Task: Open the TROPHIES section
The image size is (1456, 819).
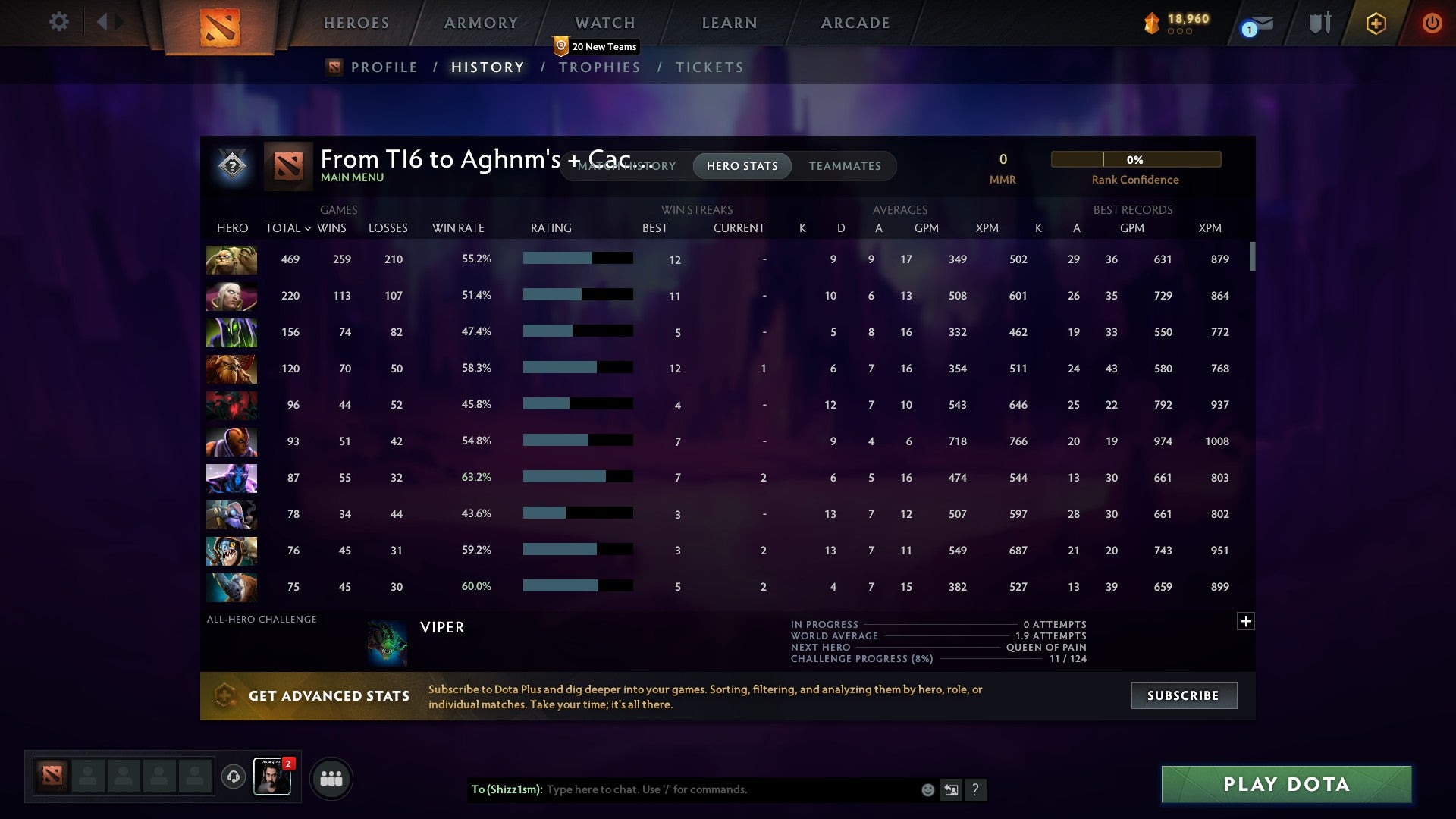Action: [599, 67]
